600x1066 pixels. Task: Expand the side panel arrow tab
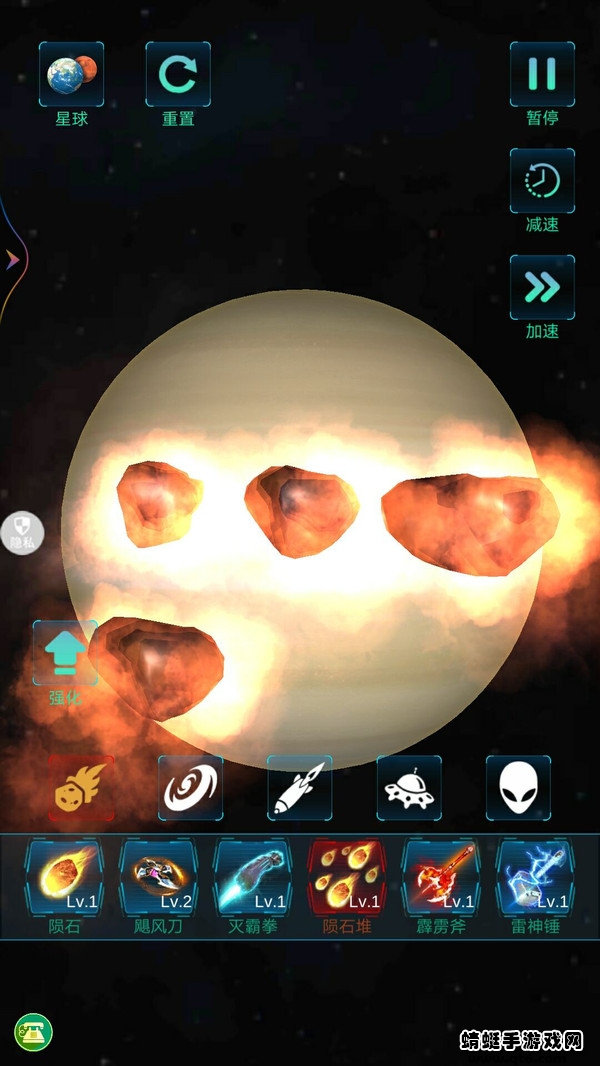pyautogui.click(x=13, y=260)
